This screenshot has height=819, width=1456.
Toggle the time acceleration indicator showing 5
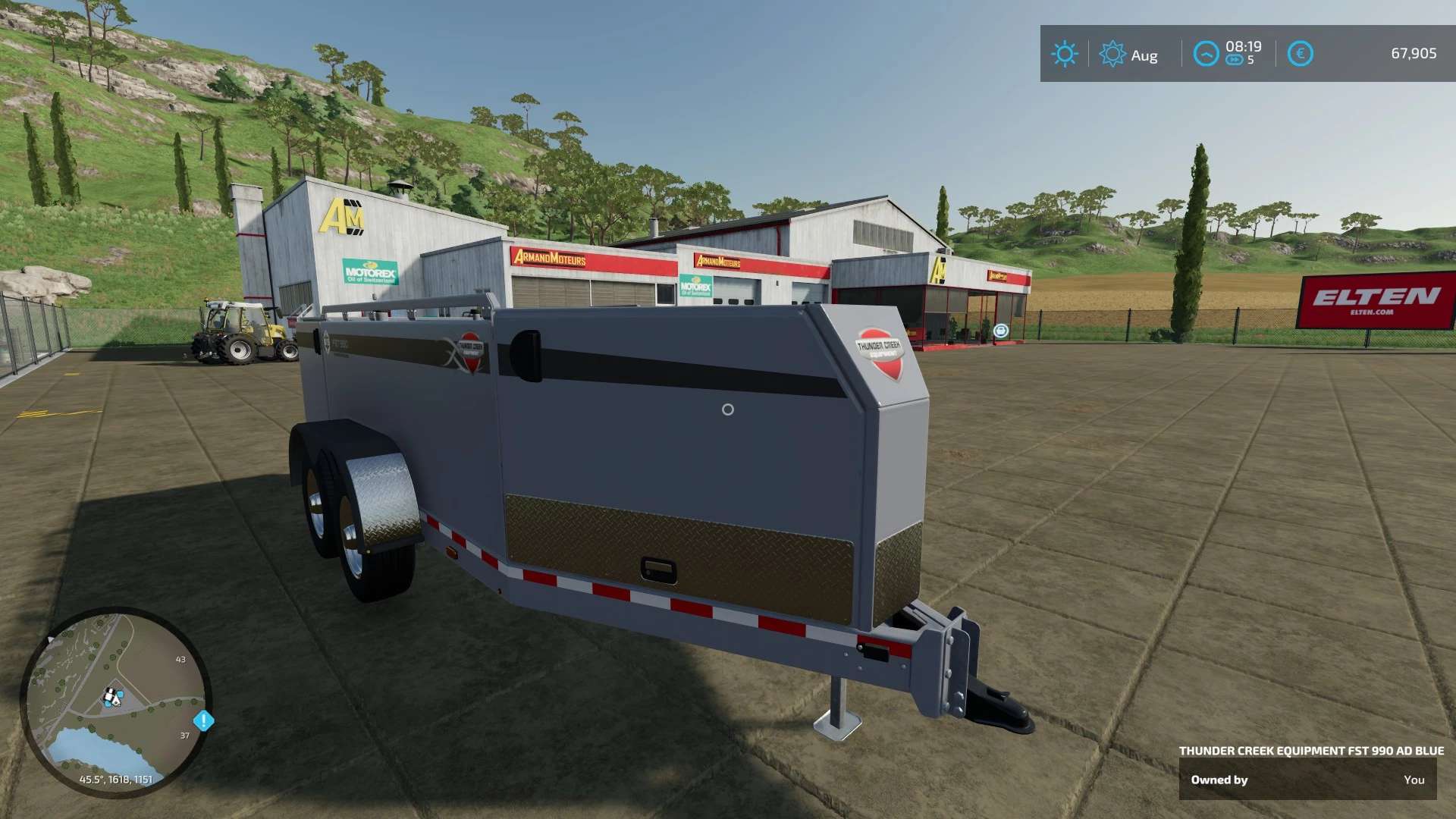point(1250,60)
